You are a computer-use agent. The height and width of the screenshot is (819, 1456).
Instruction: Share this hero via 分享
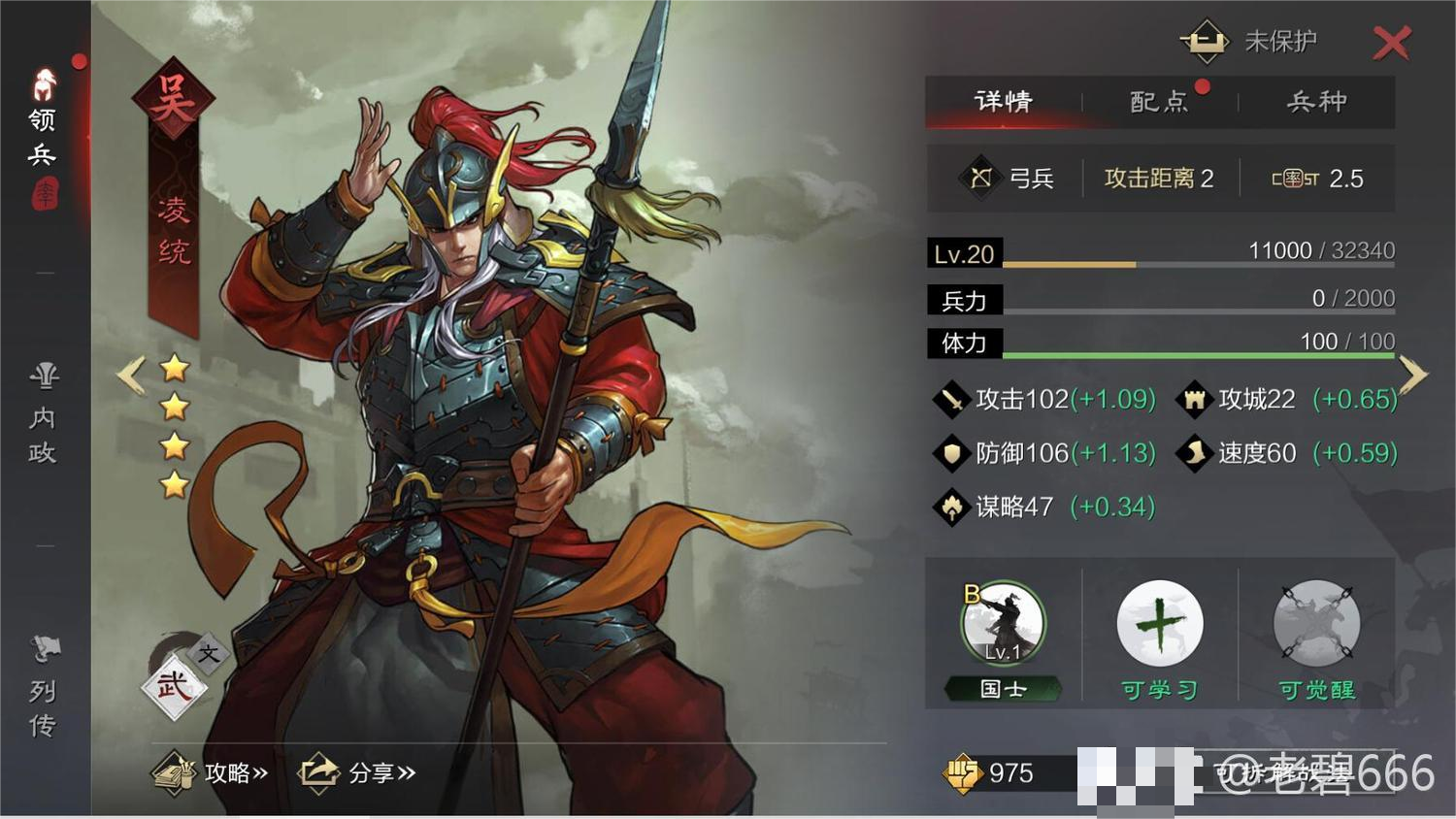click(x=357, y=772)
